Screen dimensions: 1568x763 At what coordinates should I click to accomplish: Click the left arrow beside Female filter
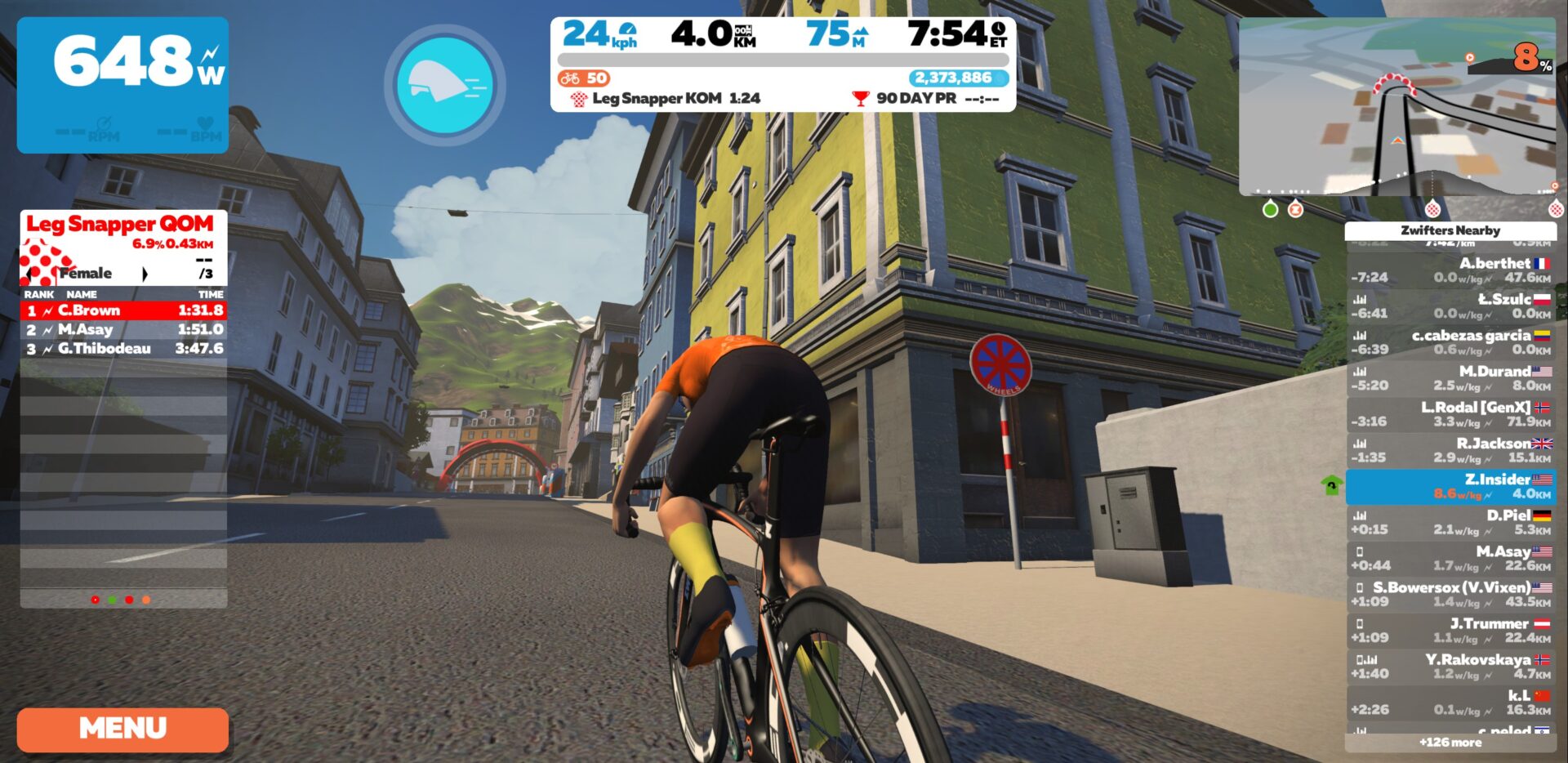[29, 274]
